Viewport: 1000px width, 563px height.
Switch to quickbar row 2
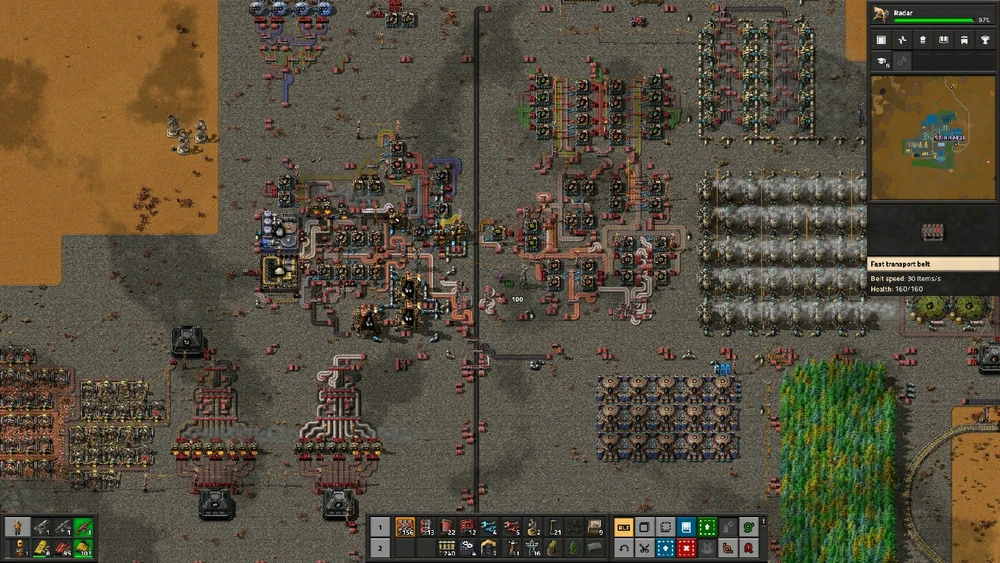380,548
